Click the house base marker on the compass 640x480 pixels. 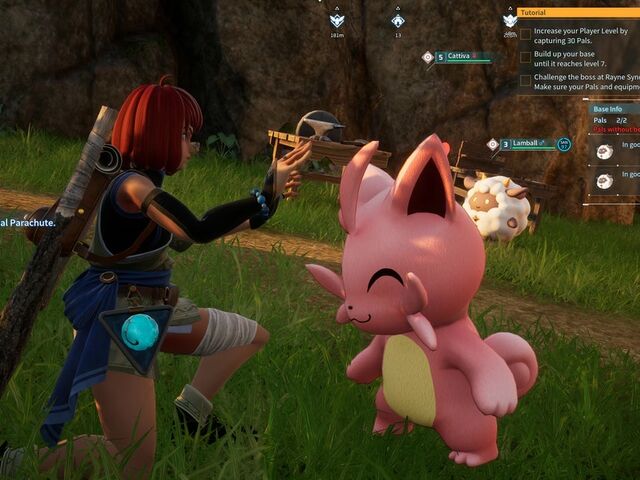398,19
